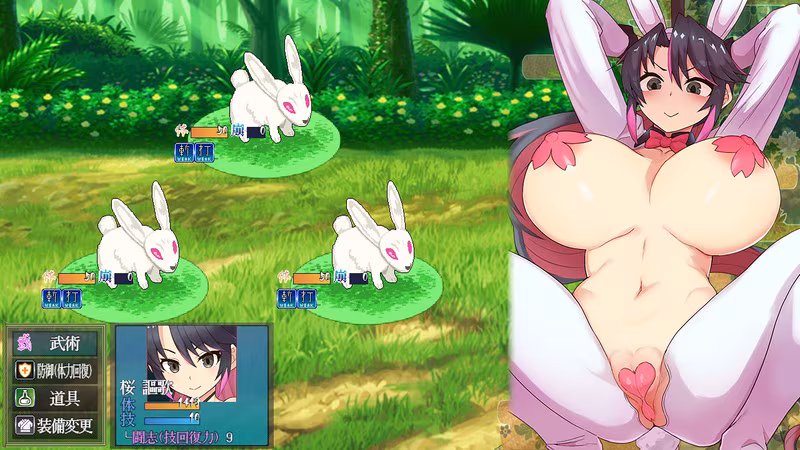Select the 武術 martial arts command
The image size is (800, 450).
[x=56, y=343]
